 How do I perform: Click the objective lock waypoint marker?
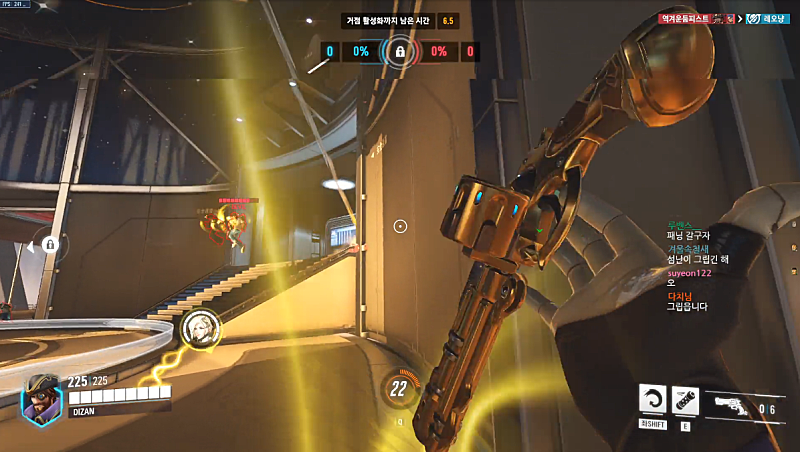coord(50,243)
